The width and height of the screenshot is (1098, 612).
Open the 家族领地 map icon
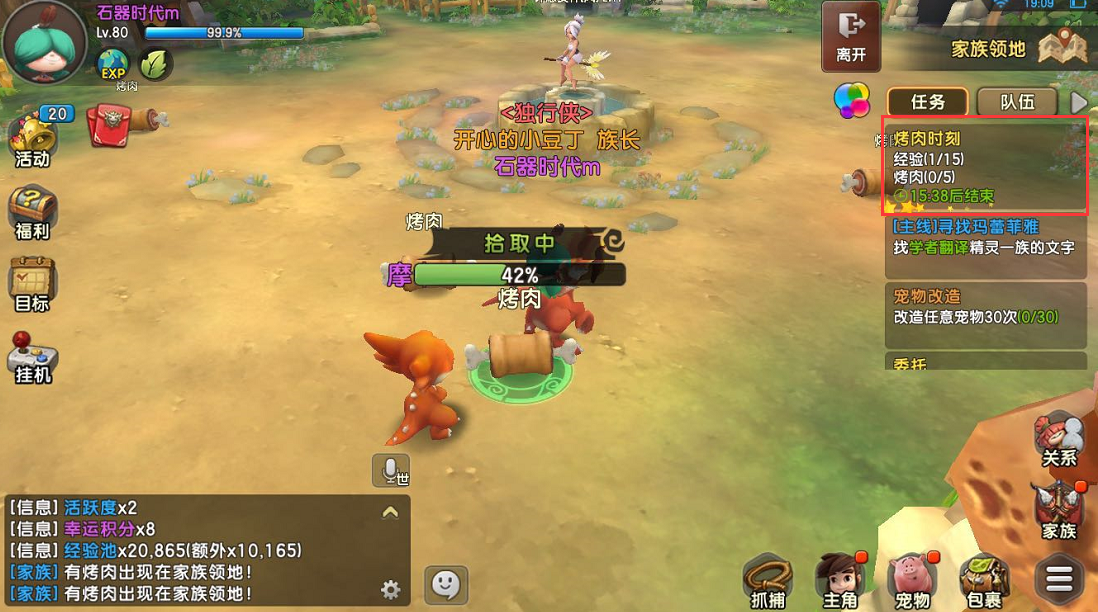[1062, 47]
